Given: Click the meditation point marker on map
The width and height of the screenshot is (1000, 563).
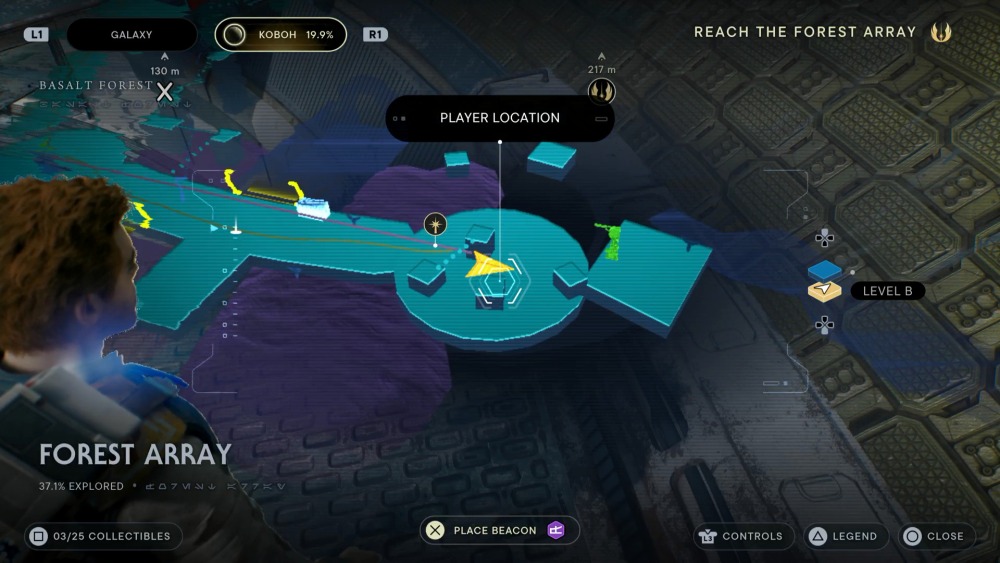Looking at the screenshot, I should (435, 224).
